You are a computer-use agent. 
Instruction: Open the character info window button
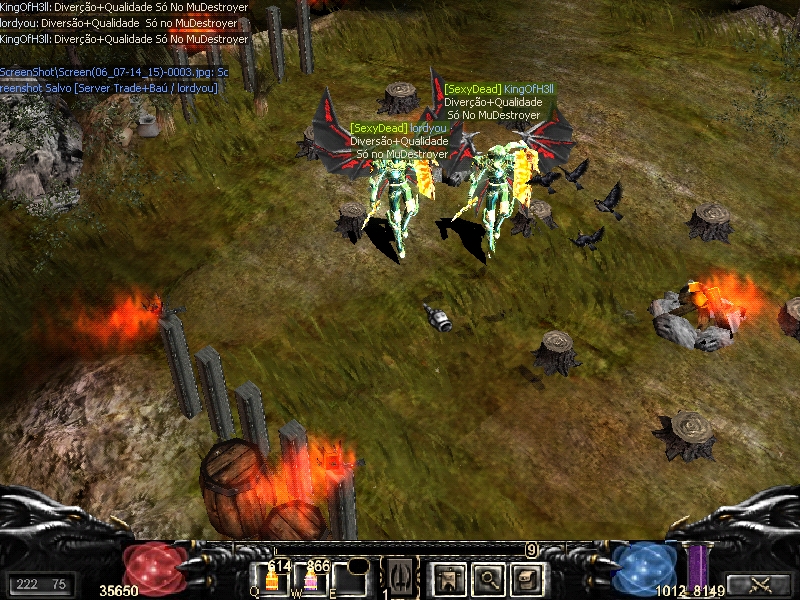tap(447, 578)
